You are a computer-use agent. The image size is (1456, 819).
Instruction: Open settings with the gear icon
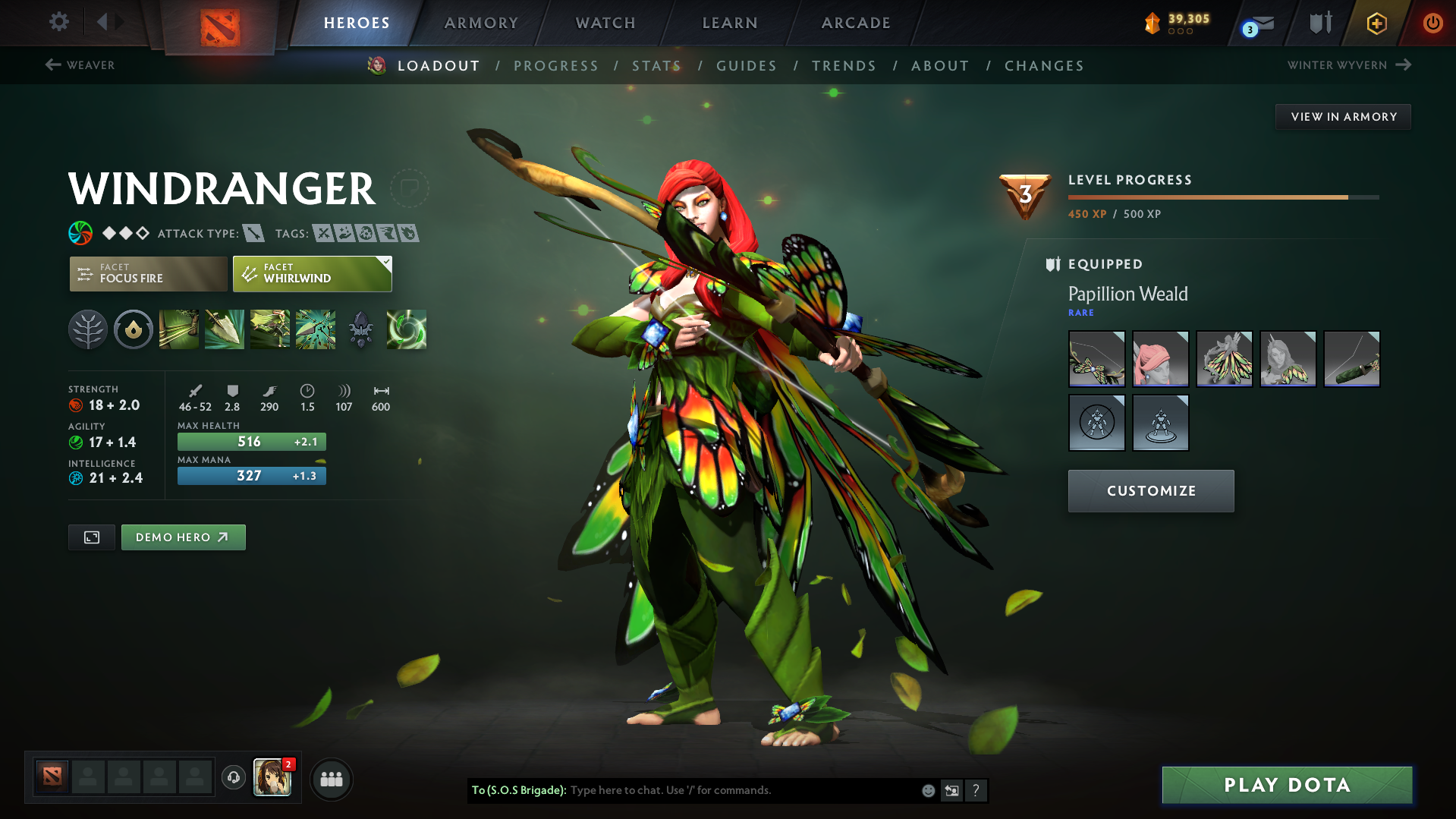(58, 22)
